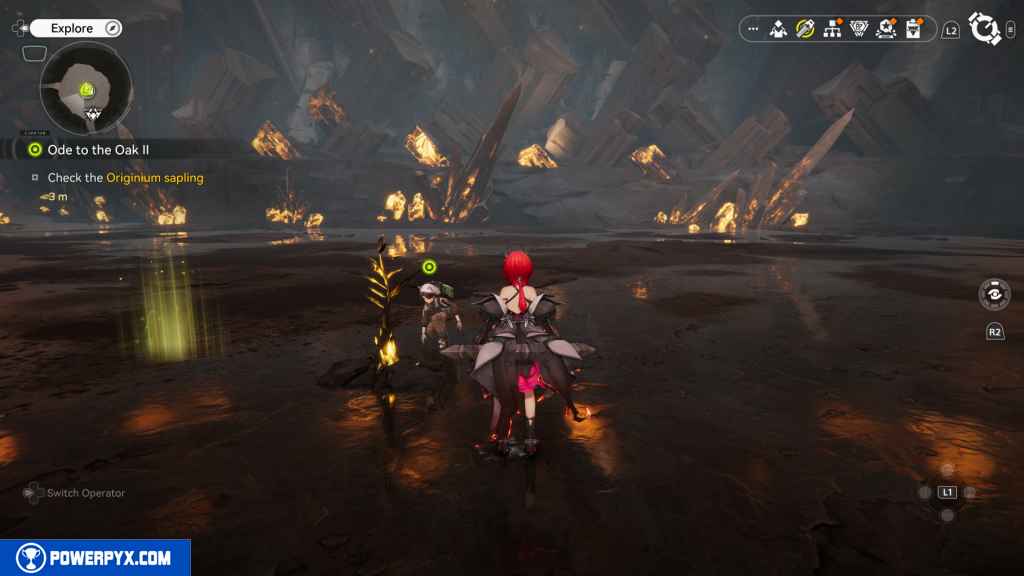The width and height of the screenshot is (1024, 576).
Task: Select the yellow-highlighted circular toolbar icon
Action: point(805,29)
